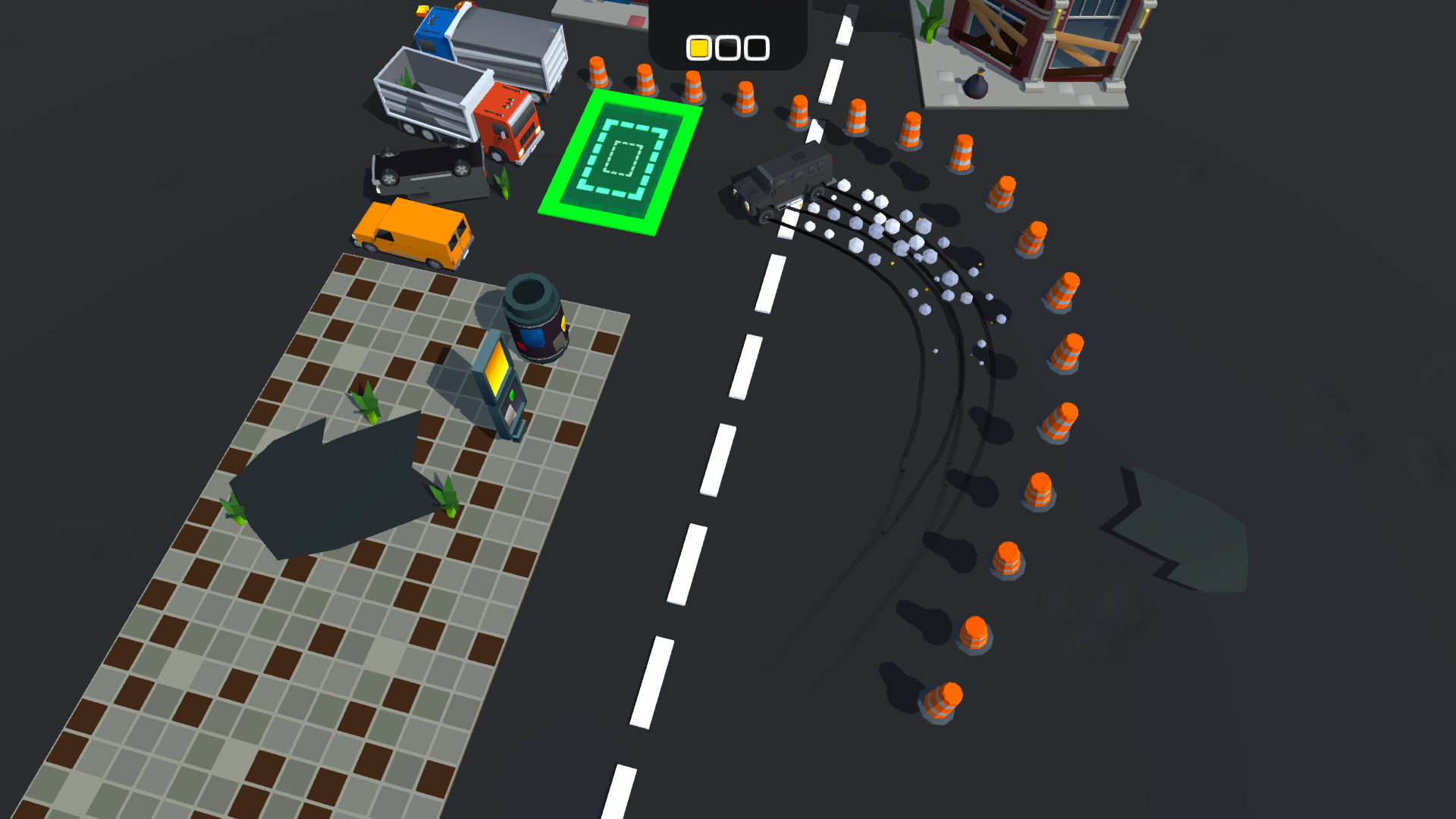Click the second empty level progress square
The width and height of the screenshot is (1456, 819).
tap(727, 47)
